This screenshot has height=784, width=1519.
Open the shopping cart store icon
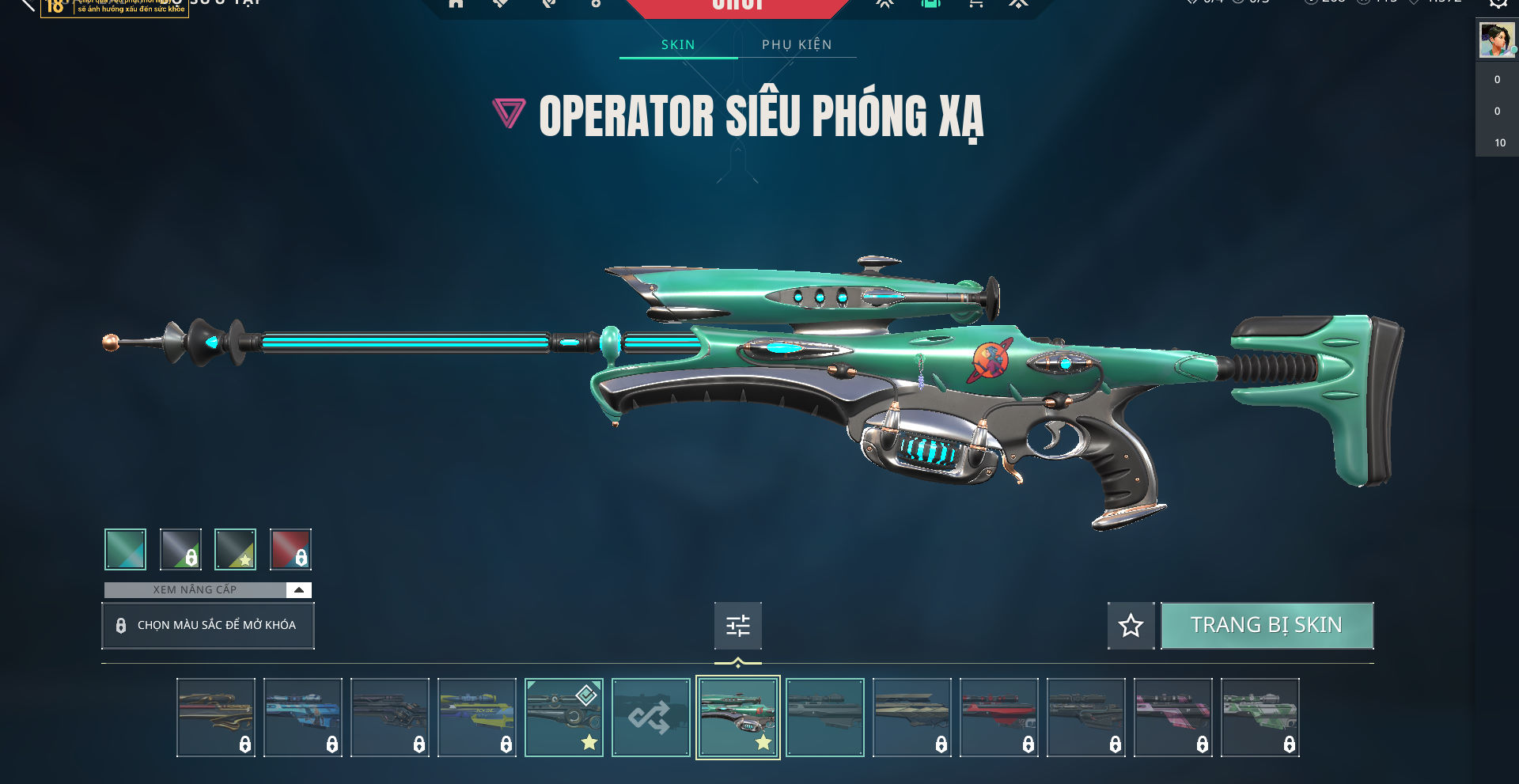tap(975, 4)
